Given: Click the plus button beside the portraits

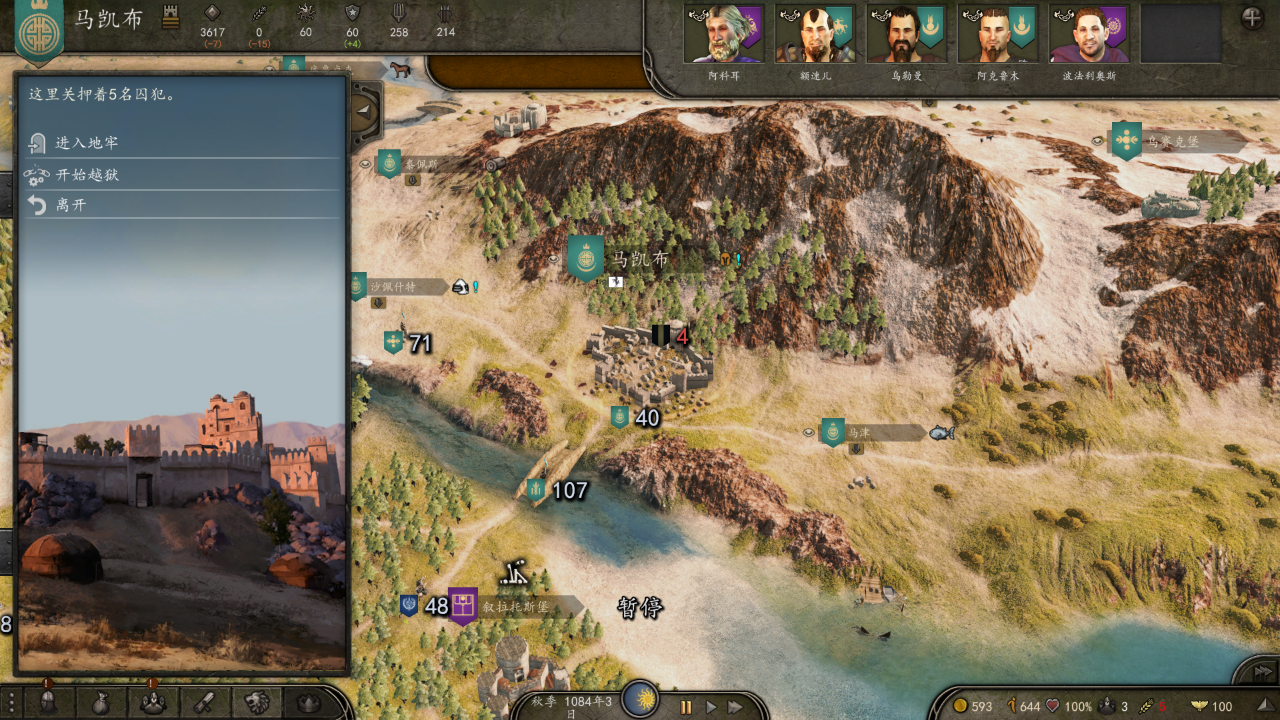Looking at the screenshot, I should (x=1251, y=18).
